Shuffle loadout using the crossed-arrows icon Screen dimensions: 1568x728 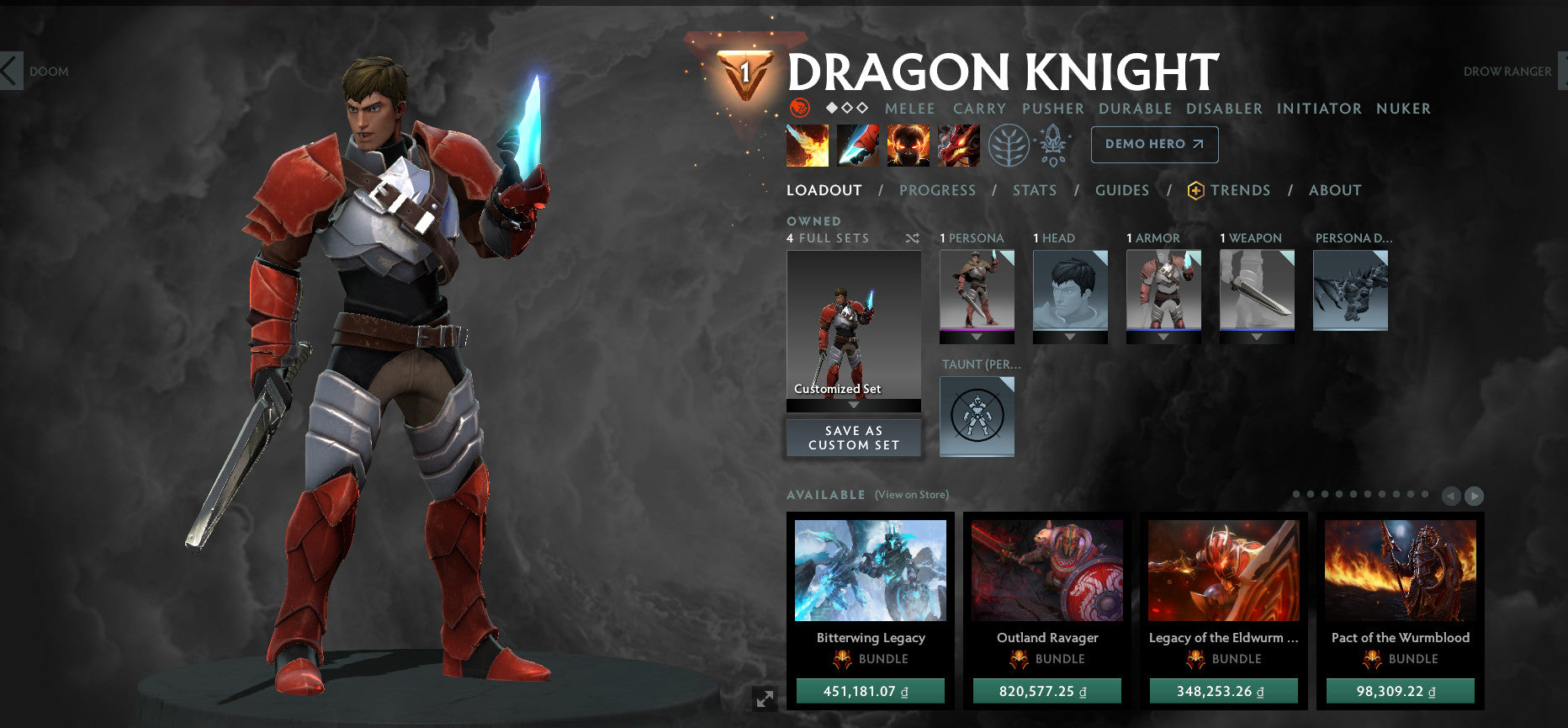[x=912, y=238]
